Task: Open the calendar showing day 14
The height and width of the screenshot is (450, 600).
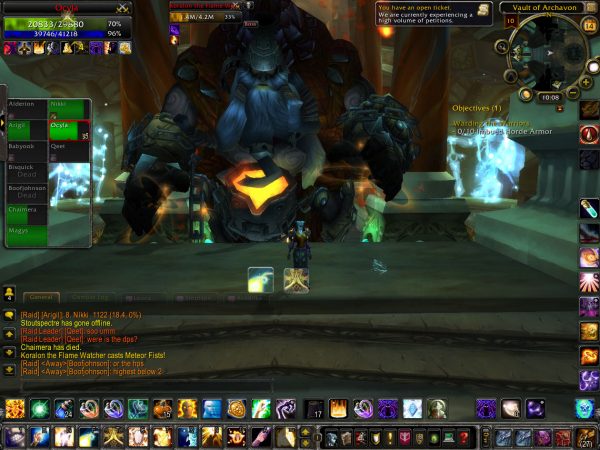Action: pyautogui.click(x=589, y=26)
